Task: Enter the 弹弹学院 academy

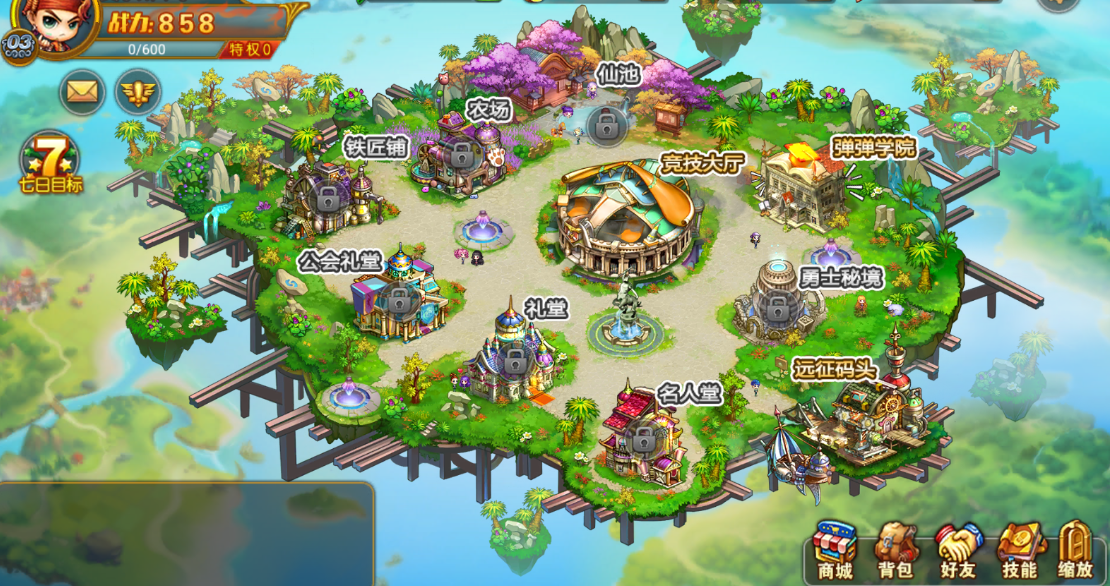Action: click(x=806, y=185)
